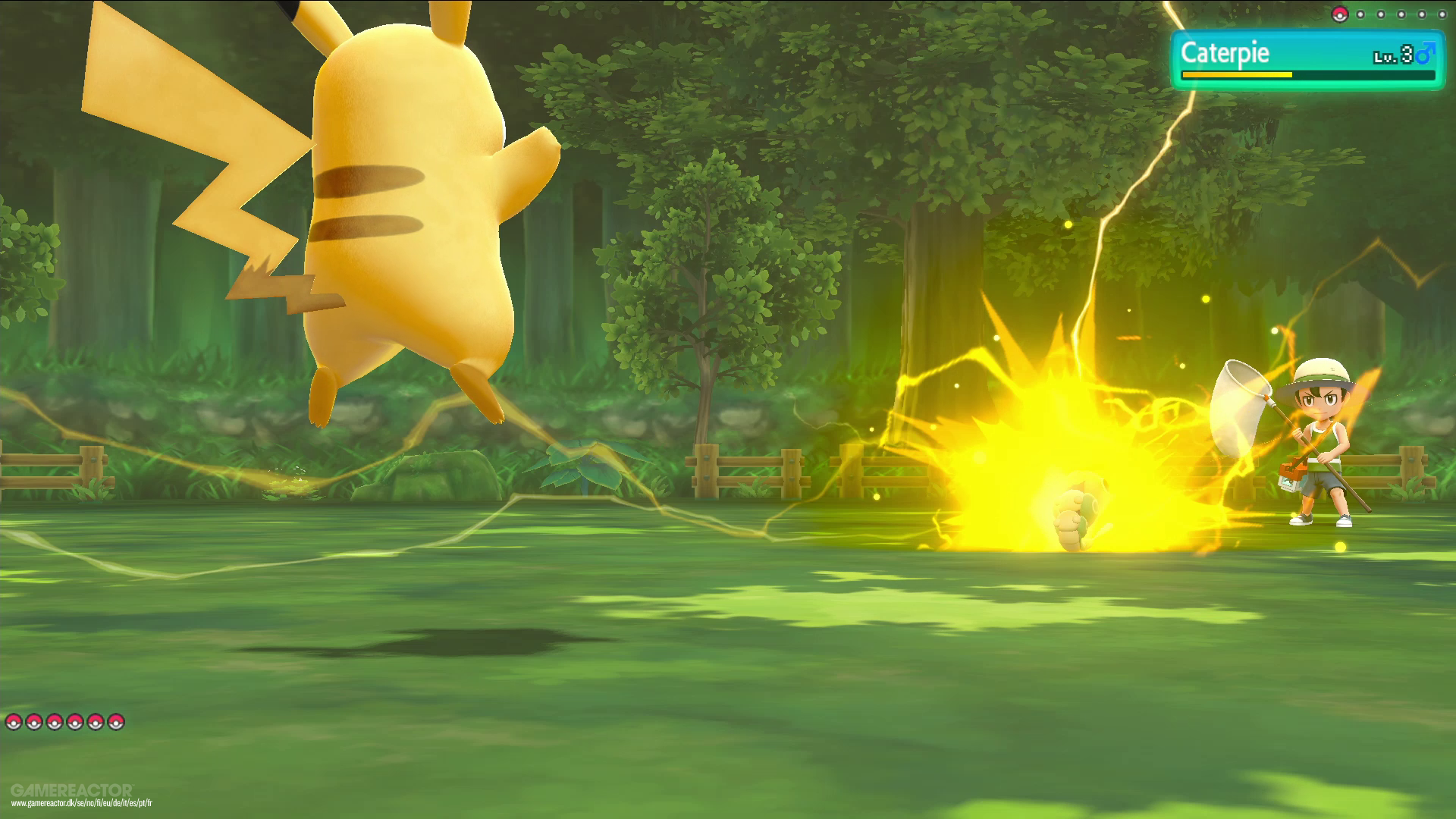The height and width of the screenshot is (819, 1456).
Task: Click the filled Poké Ball at top-right
Action: click(1340, 14)
